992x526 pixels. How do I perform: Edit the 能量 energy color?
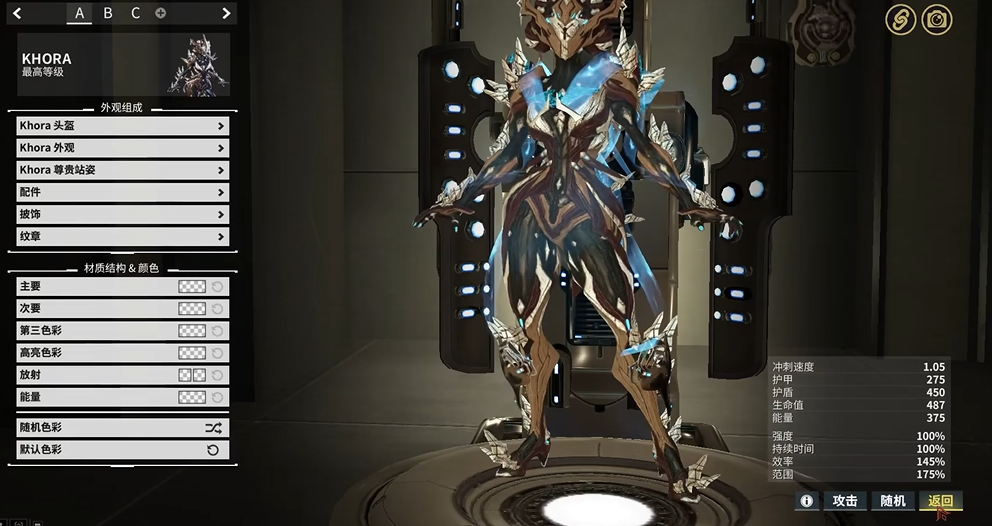click(191, 397)
